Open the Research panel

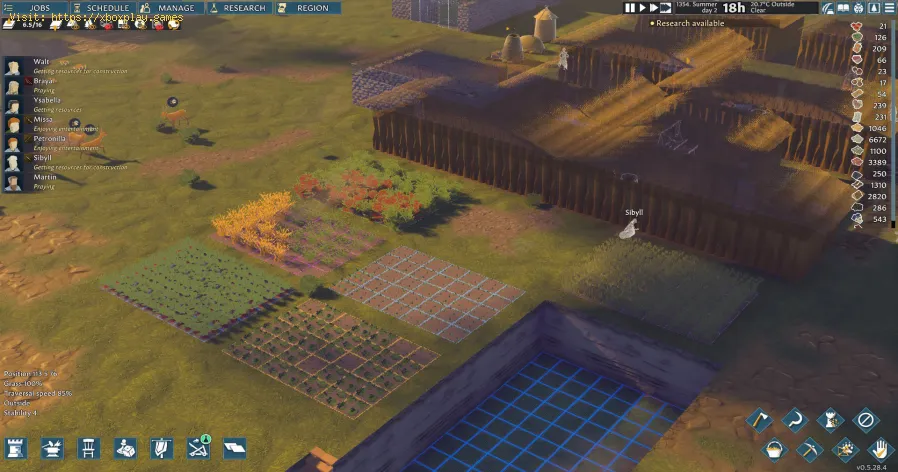click(x=239, y=7)
